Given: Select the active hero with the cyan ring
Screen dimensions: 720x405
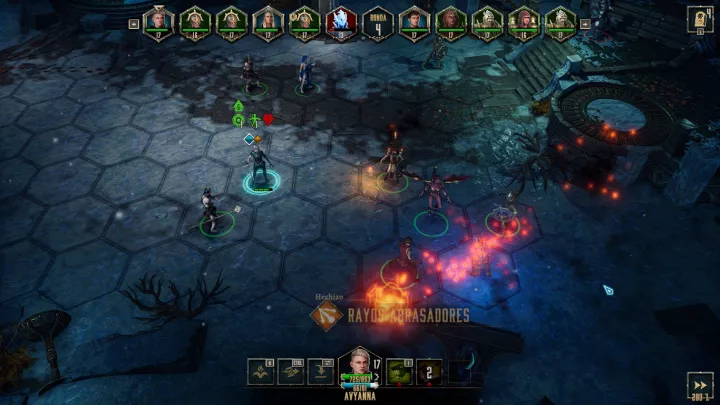Looking at the screenshot, I should click(260, 168).
